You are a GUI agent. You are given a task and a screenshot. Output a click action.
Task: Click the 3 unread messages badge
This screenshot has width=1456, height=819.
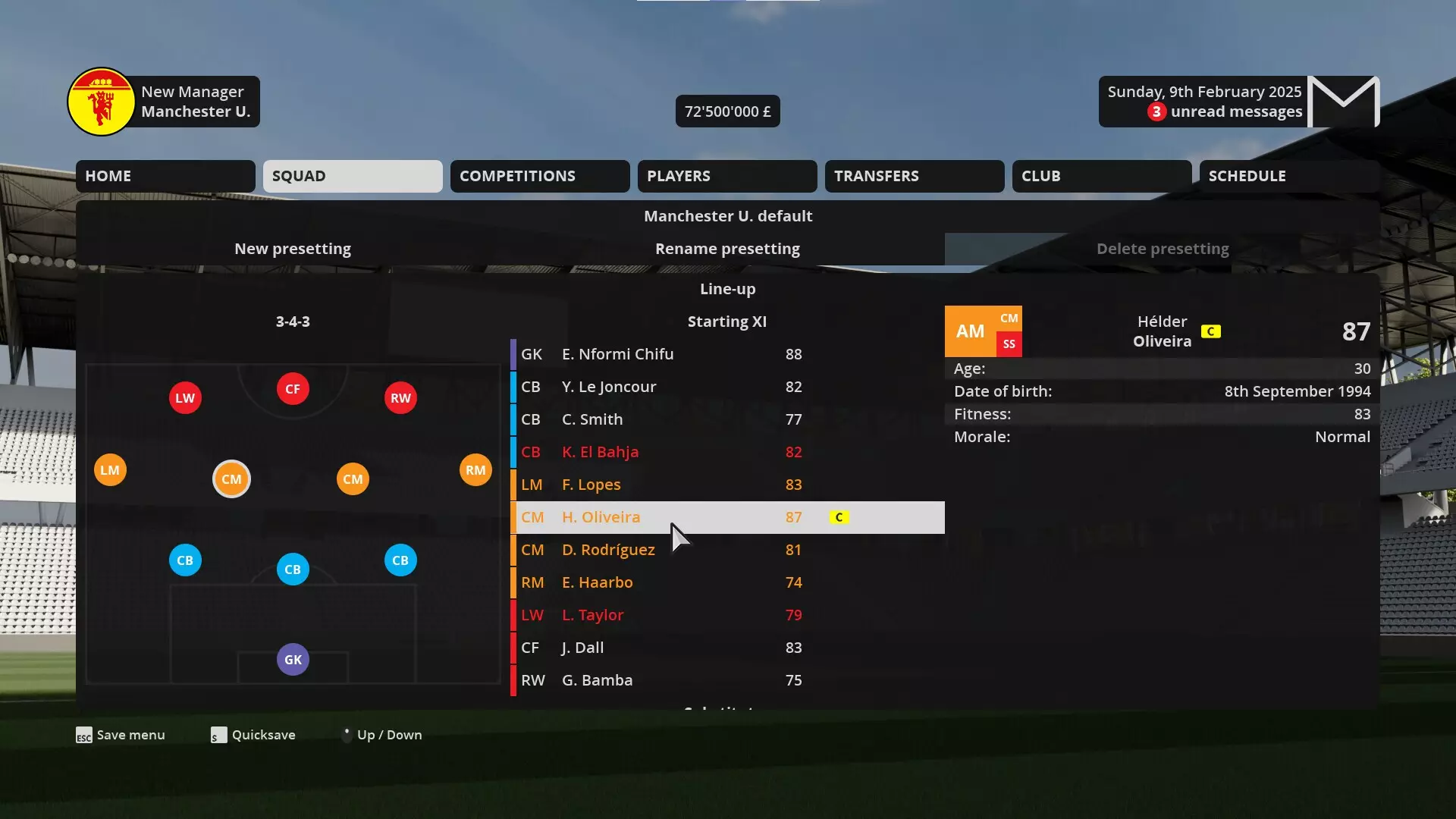[x=1156, y=111]
